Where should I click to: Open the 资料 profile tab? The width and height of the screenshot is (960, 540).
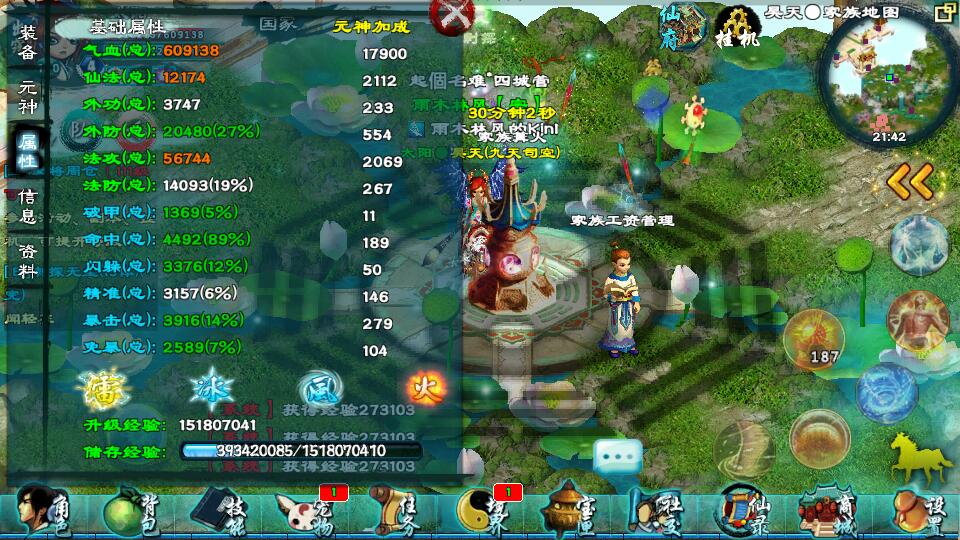28,262
